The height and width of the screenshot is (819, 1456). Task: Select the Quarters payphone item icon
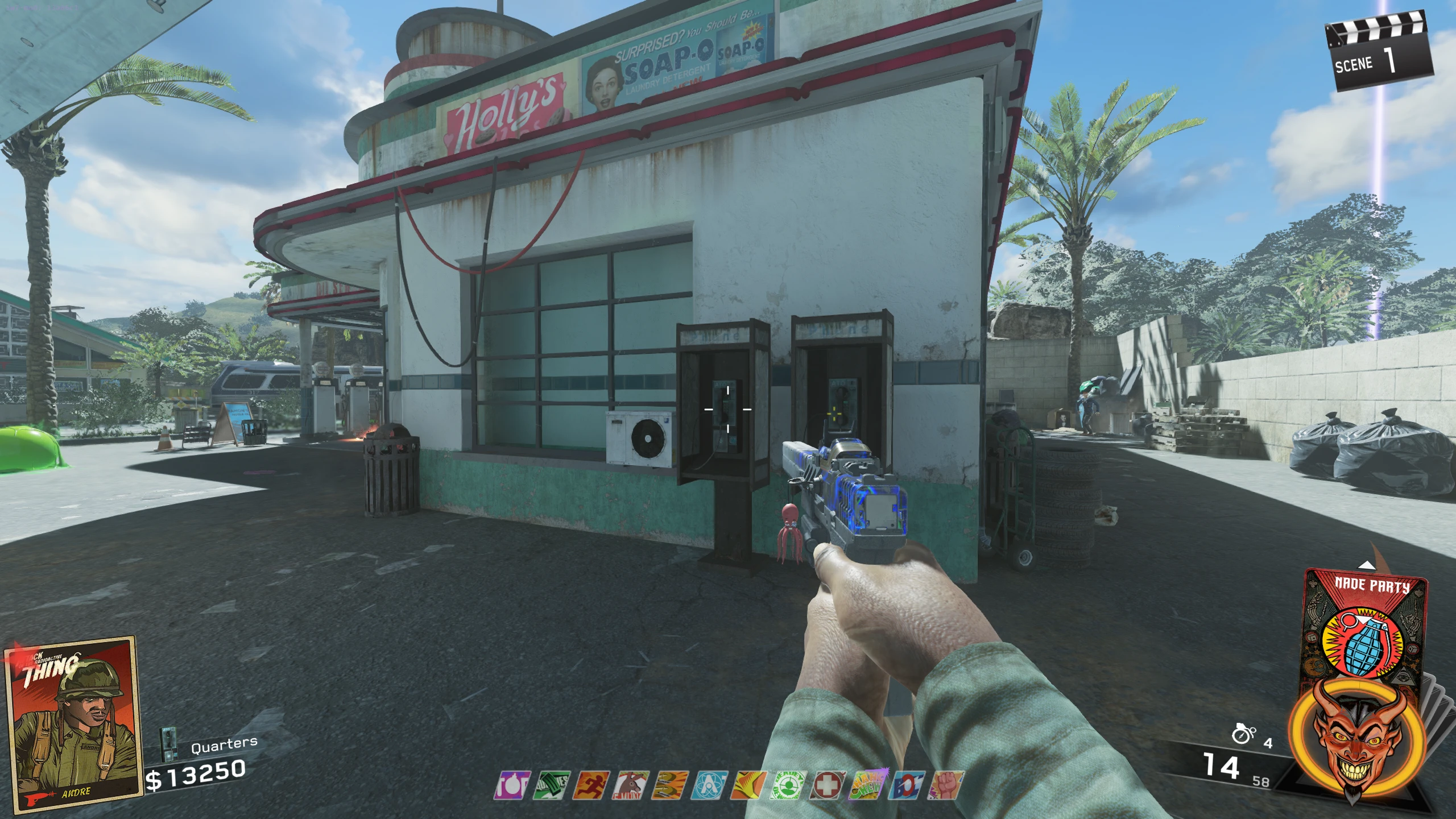(x=167, y=743)
